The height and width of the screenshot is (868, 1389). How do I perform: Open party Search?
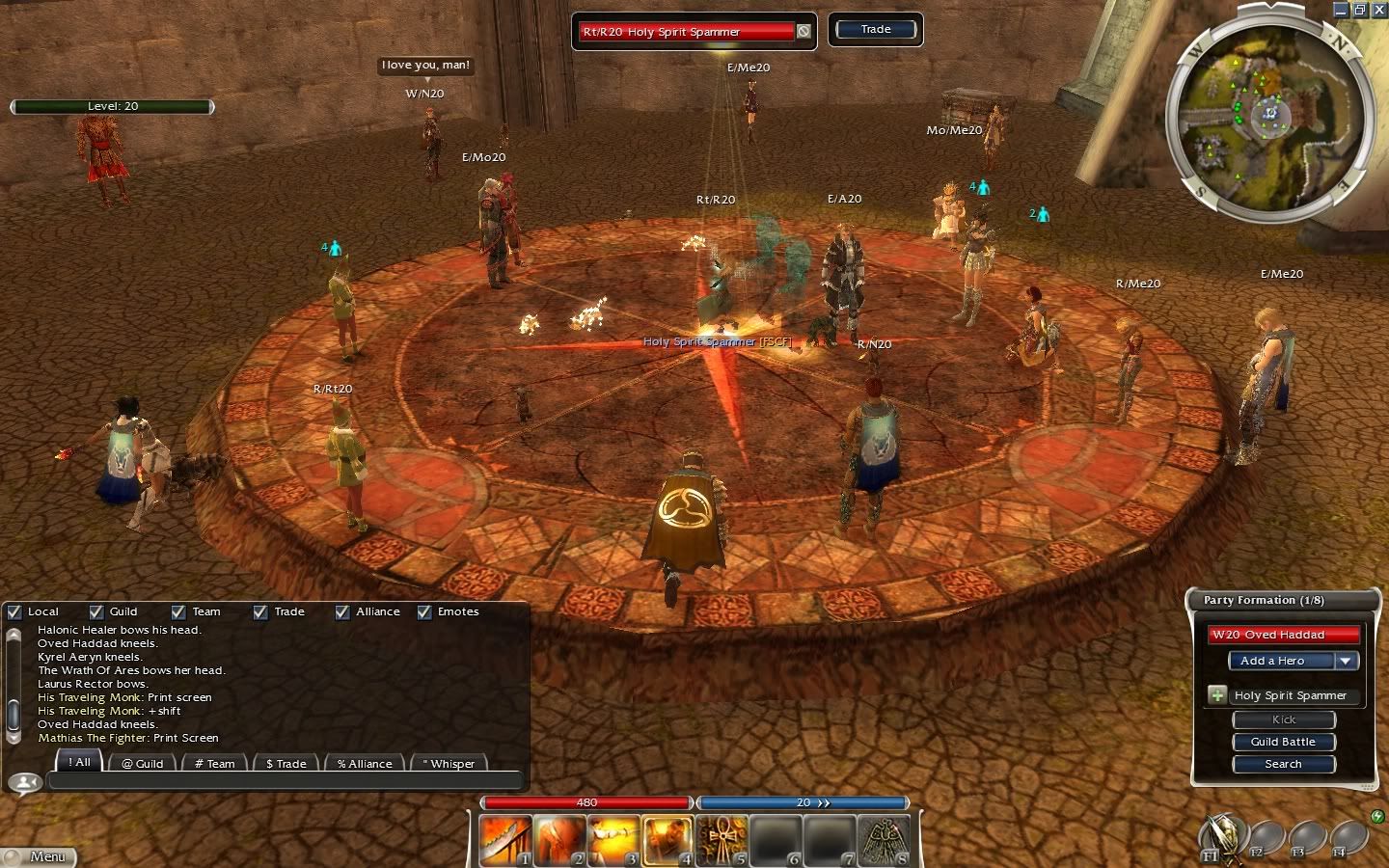(1283, 764)
